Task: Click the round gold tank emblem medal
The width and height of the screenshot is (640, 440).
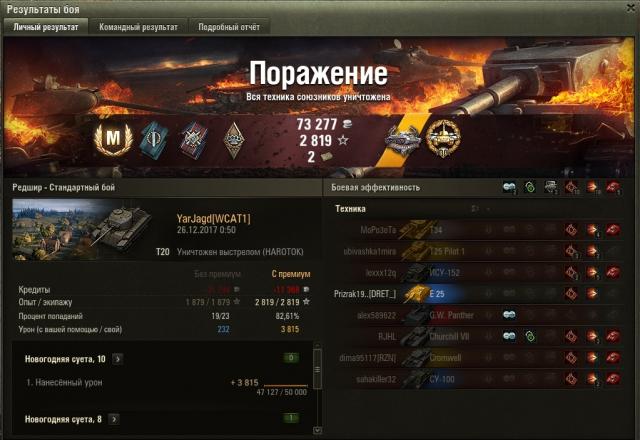Action: point(442,138)
